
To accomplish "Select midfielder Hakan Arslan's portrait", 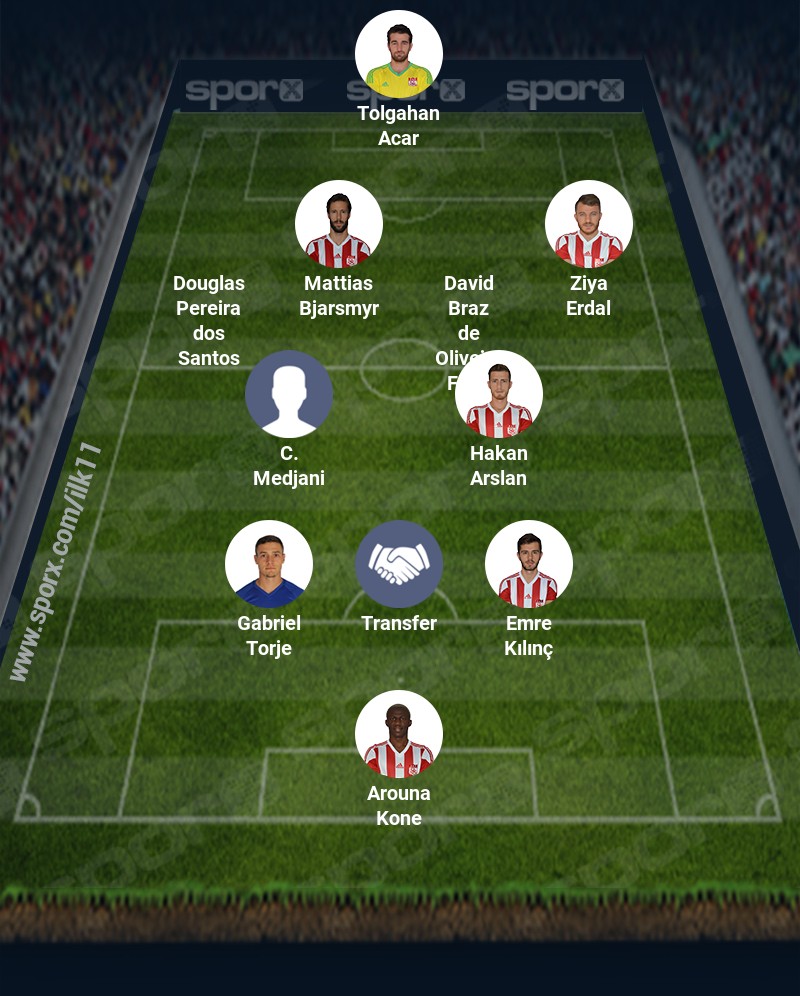I will coord(499,394).
